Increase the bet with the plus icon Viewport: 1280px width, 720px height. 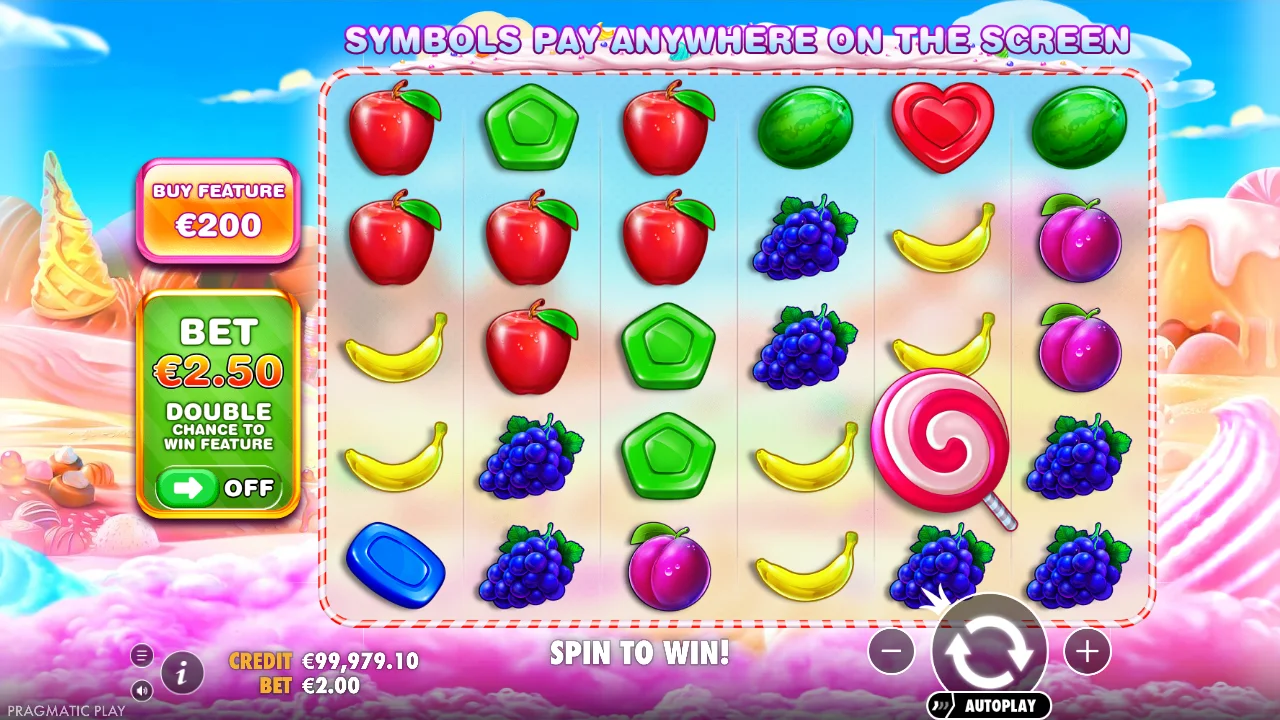tap(1086, 652)
